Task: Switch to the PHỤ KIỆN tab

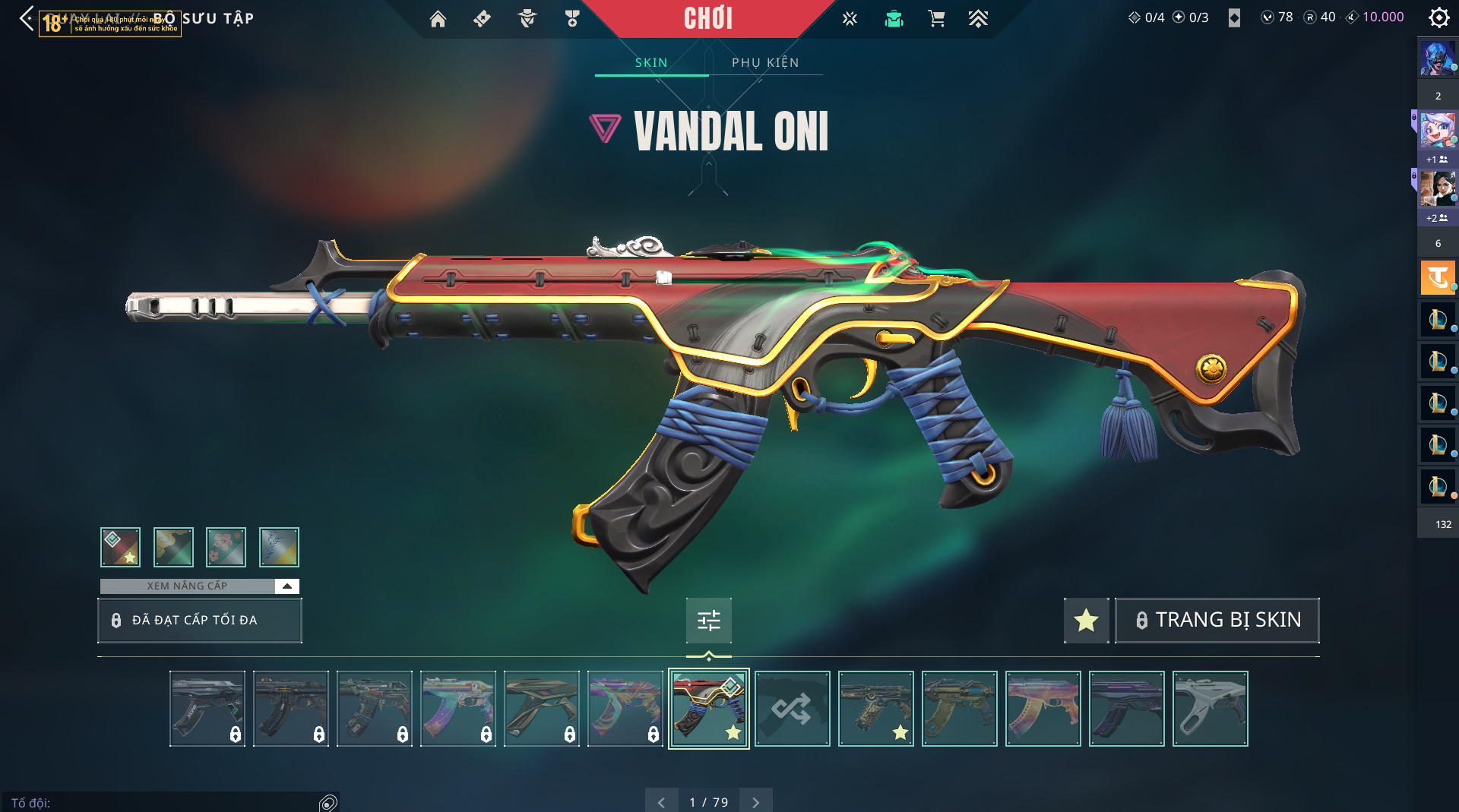Action: point(765,62)
